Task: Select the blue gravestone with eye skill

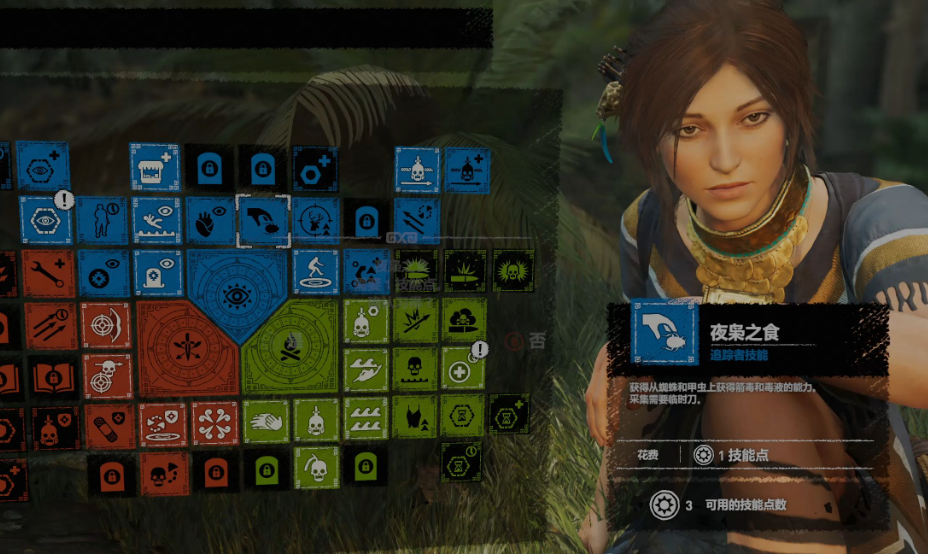Action: 157,272
